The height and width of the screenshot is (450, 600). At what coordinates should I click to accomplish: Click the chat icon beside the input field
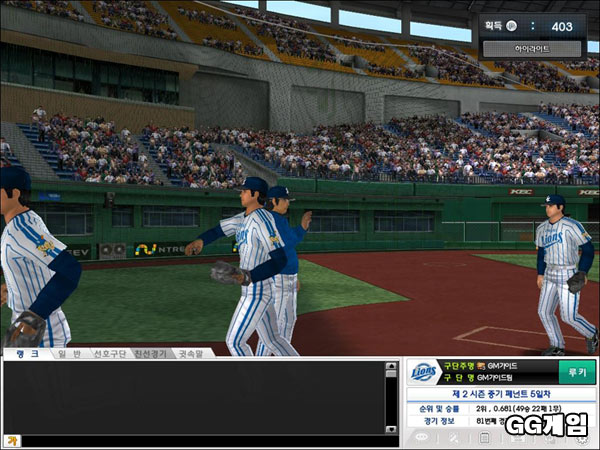[11, 440]
